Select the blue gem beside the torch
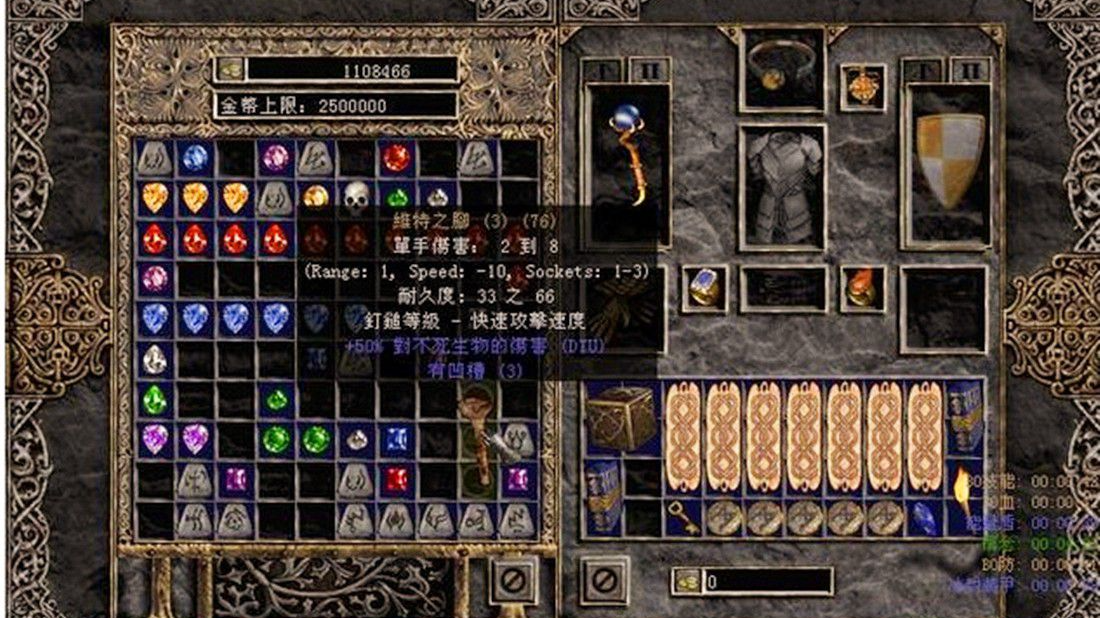Viewport: 1100px width, 618px height. (926, 517)
